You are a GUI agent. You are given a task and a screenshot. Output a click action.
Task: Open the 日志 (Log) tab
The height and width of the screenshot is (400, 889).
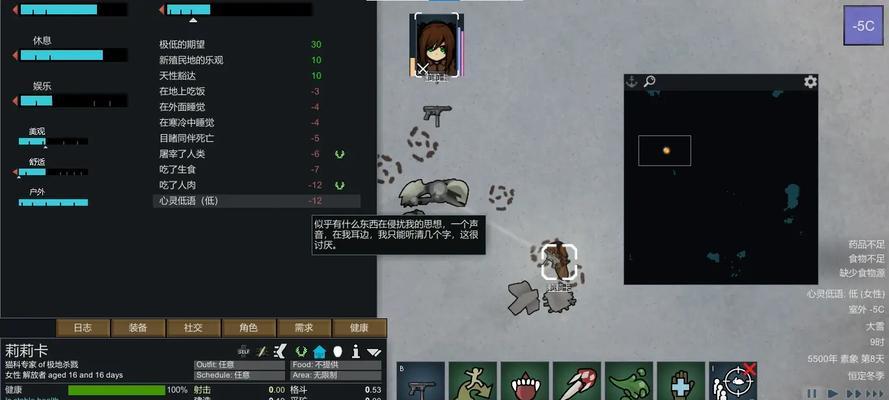click(x=83, y=327)
